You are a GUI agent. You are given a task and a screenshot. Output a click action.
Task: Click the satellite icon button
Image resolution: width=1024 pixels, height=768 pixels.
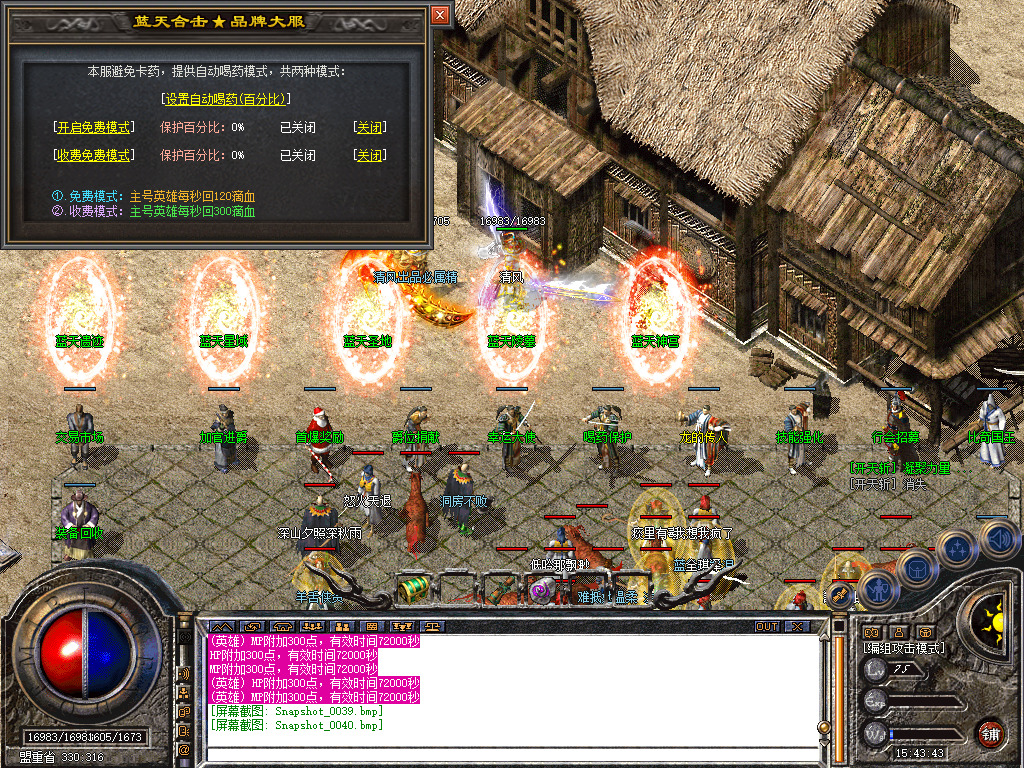click(839, 597)
